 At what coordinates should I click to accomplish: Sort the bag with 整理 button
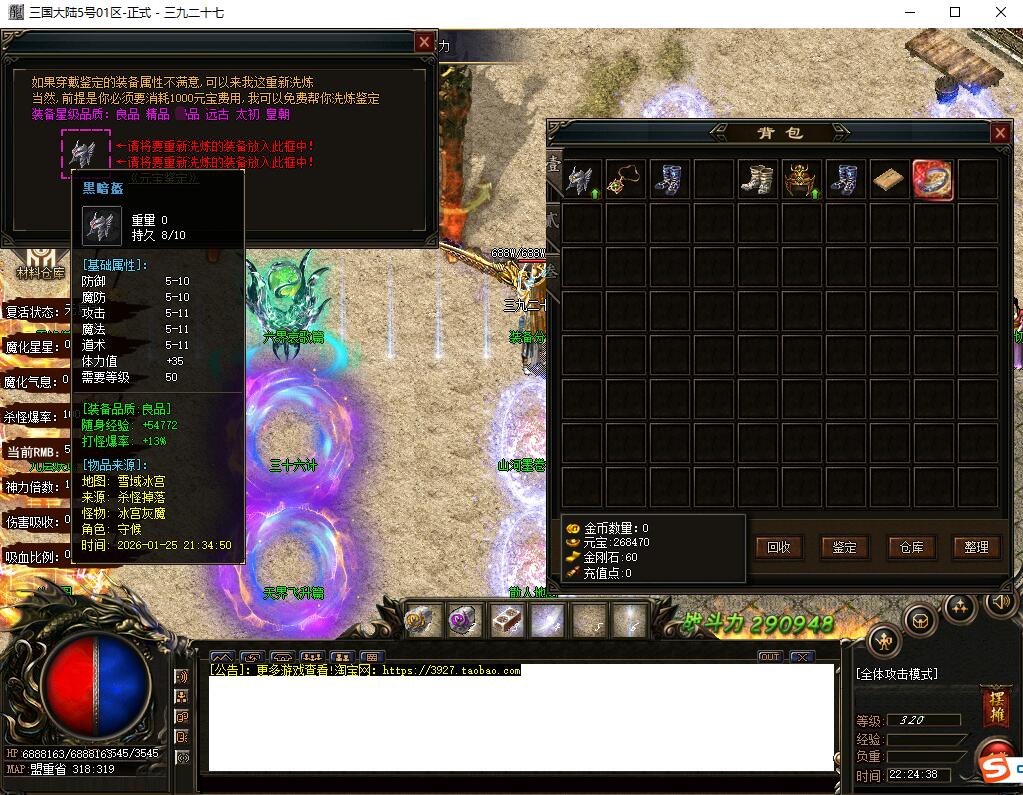pyautogui.click(x=976, y=547)
